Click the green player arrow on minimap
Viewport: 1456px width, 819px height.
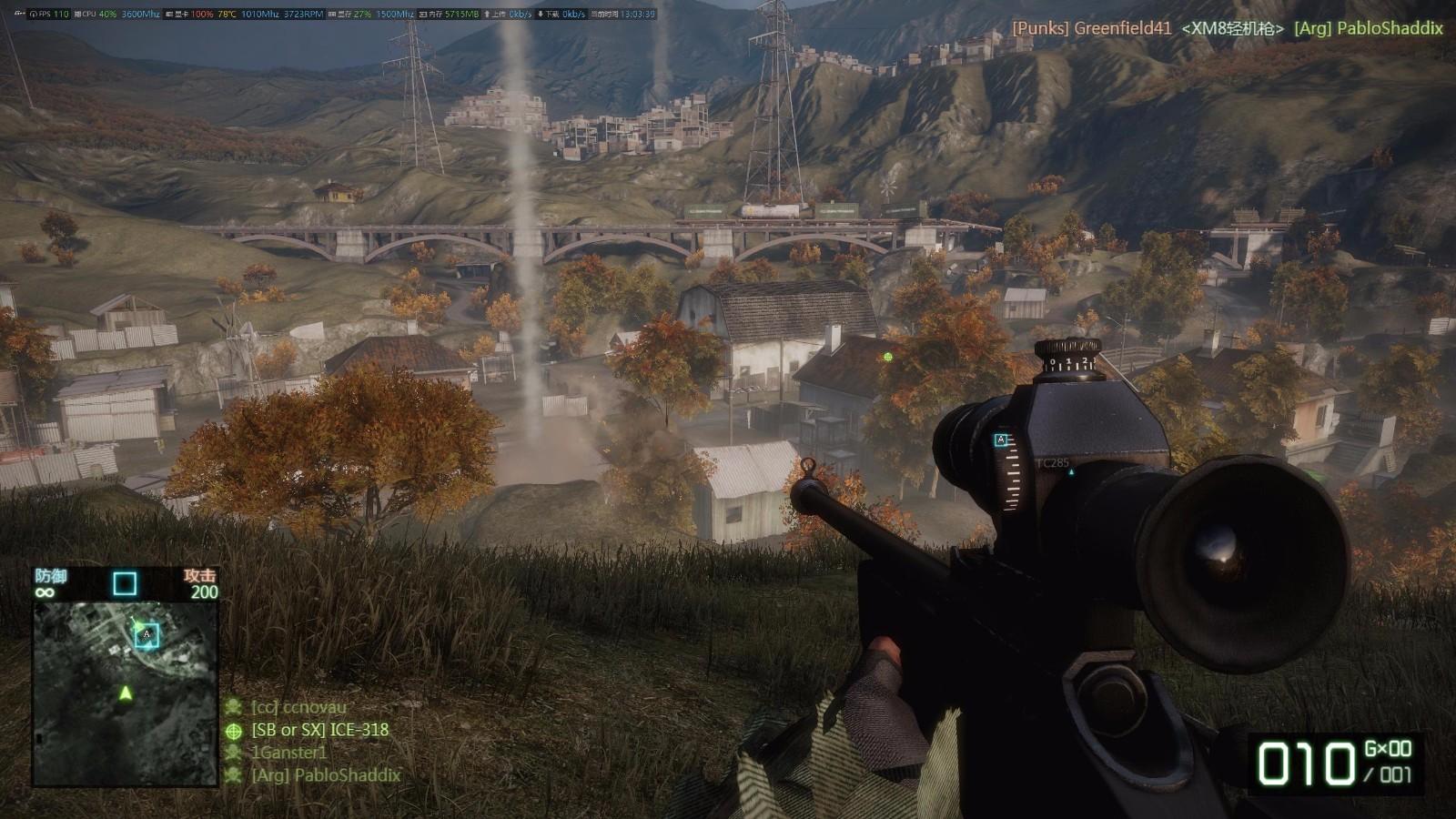[x=126, y=693]
